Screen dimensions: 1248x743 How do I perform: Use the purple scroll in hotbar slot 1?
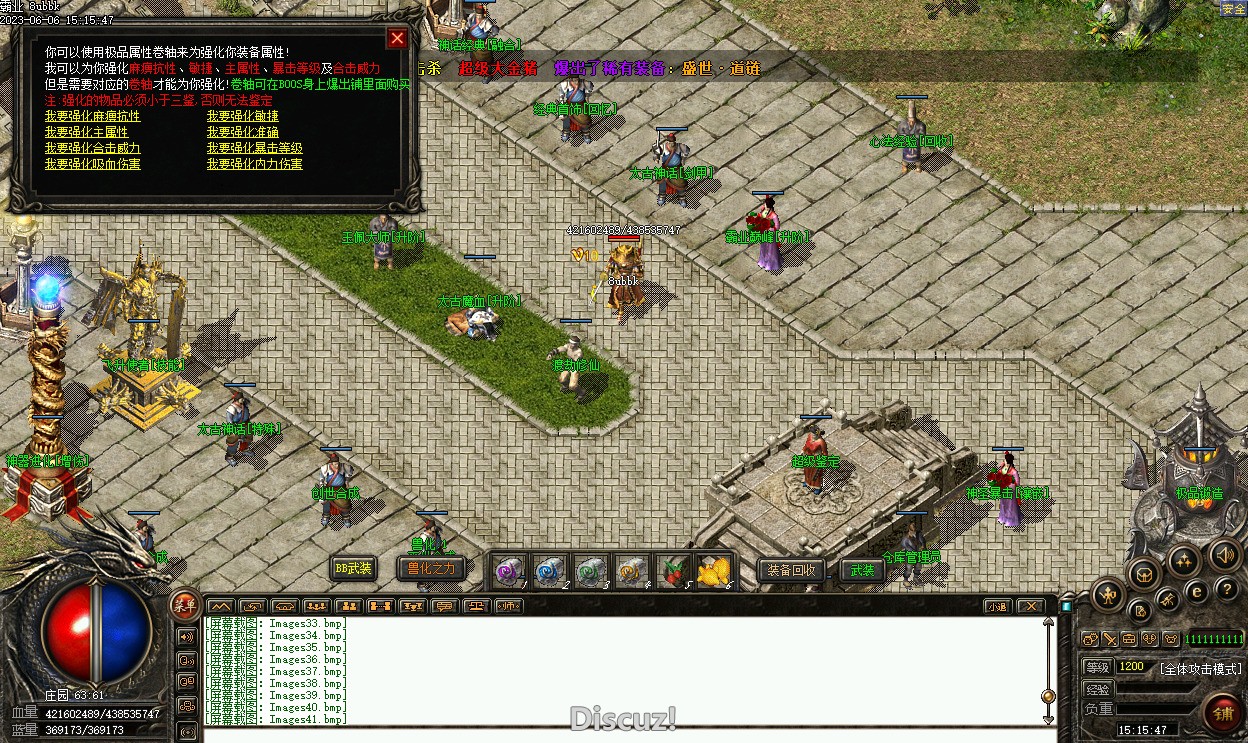click(509, 571)
